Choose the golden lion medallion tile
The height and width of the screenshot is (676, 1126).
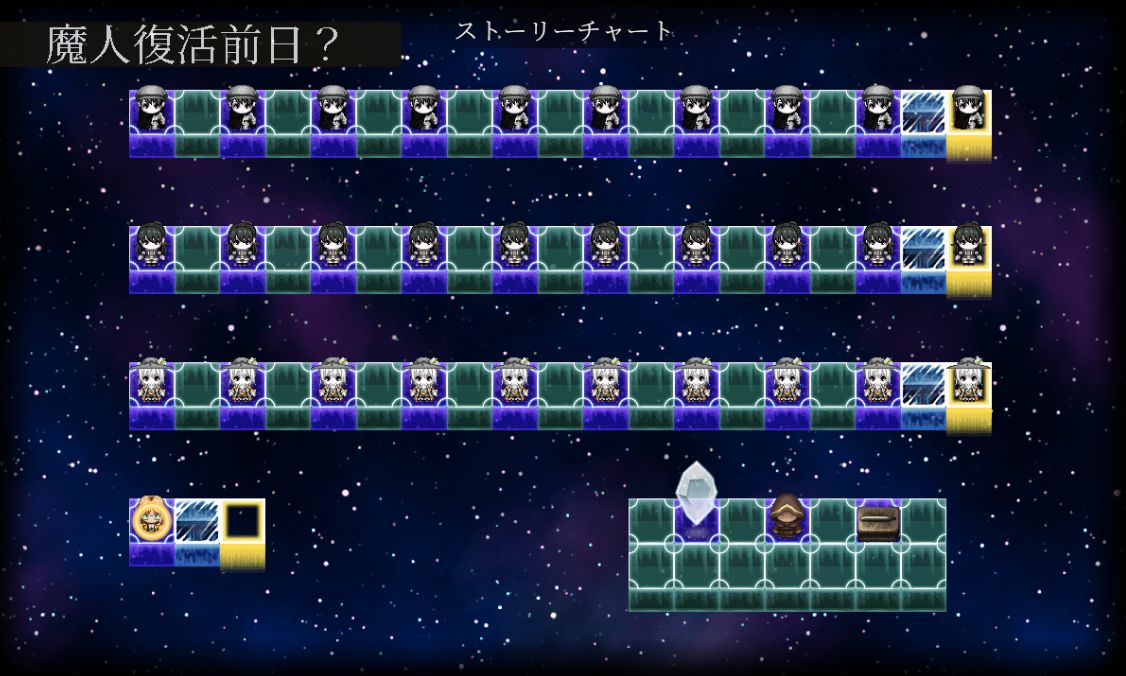click(151, 521)
